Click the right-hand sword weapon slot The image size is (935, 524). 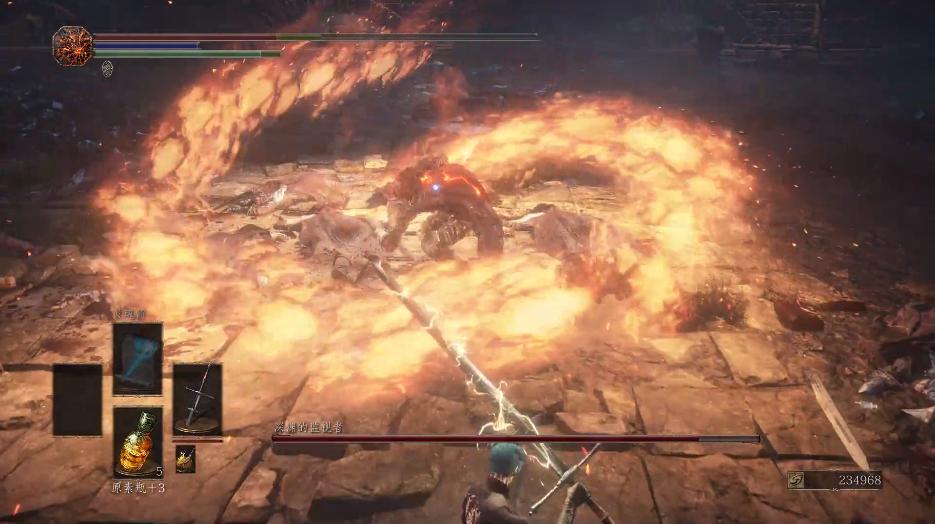click(197, 398)
